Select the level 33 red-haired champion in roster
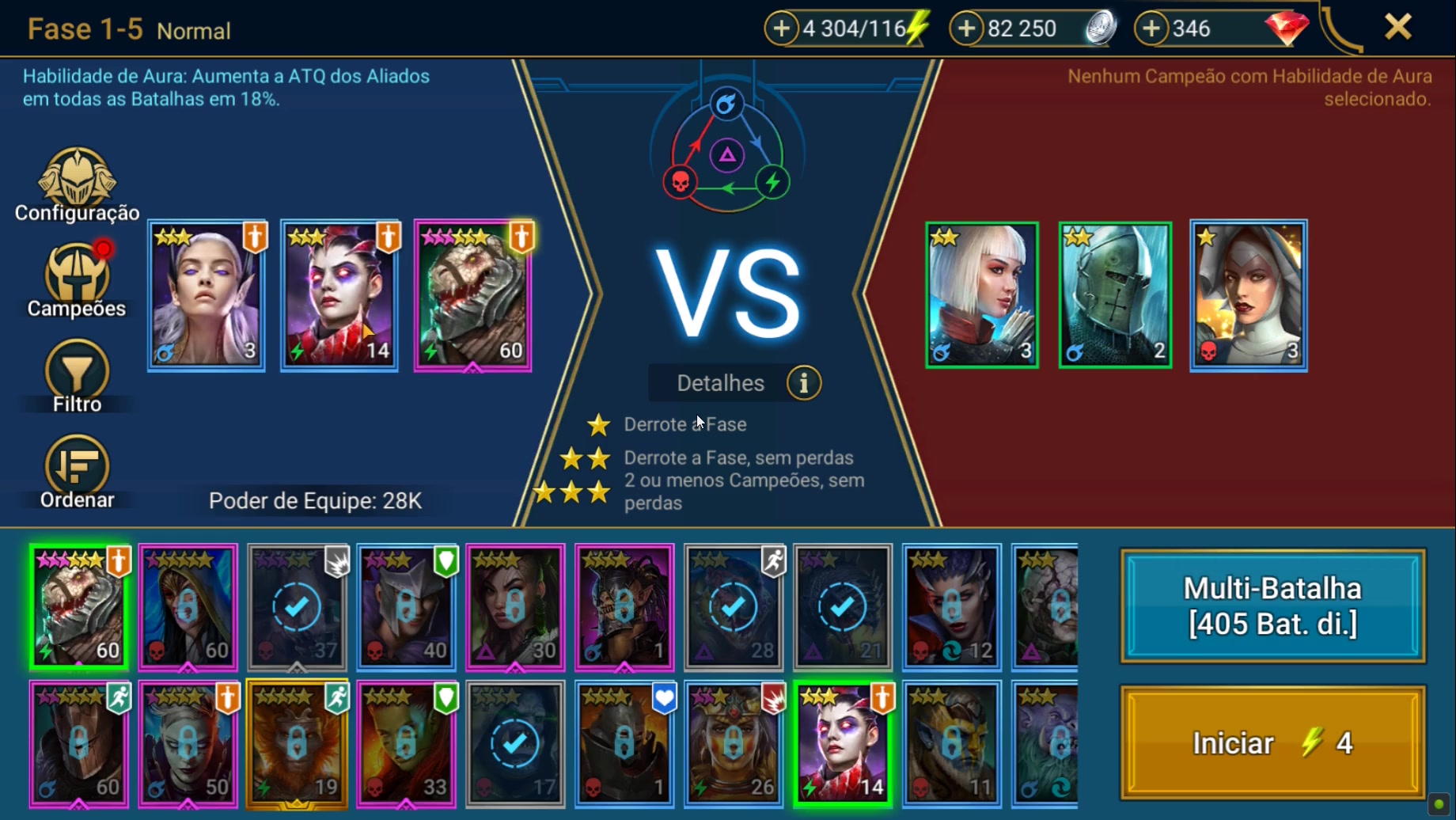This screenshot has width=1456, height=820. (x=406, y=744)
